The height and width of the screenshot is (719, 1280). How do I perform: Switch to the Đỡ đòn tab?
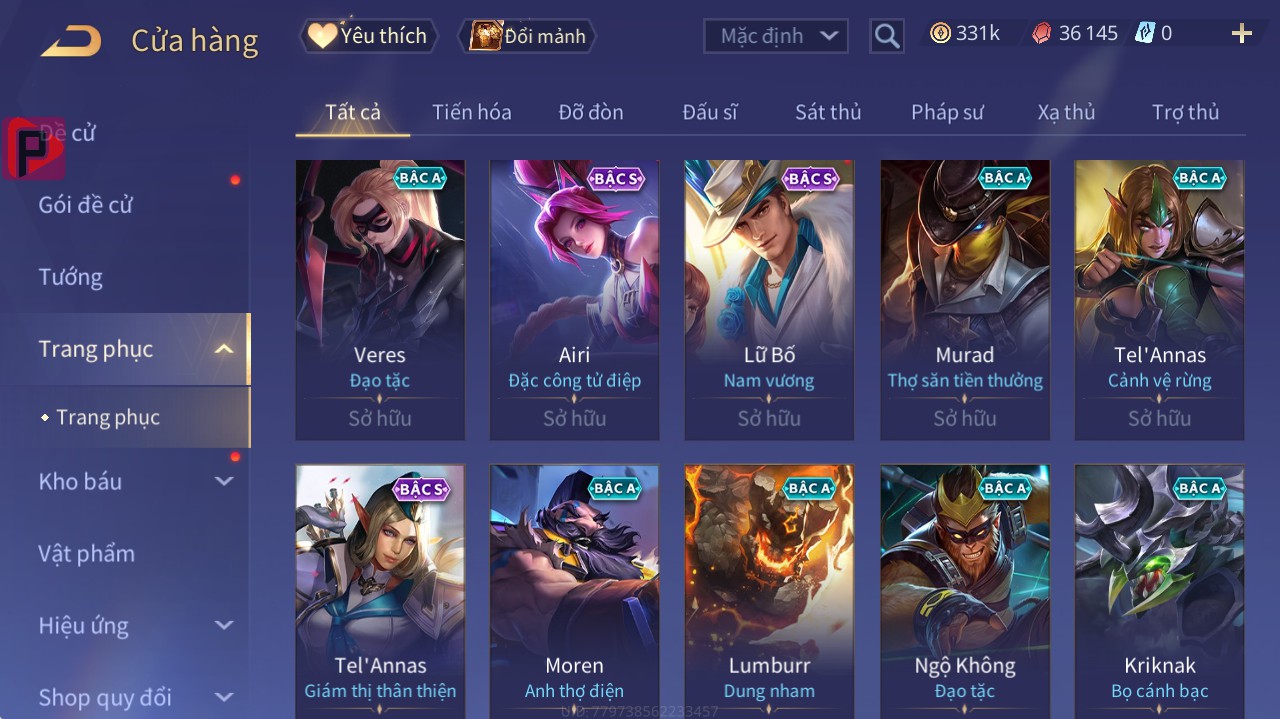pos(591,112)
